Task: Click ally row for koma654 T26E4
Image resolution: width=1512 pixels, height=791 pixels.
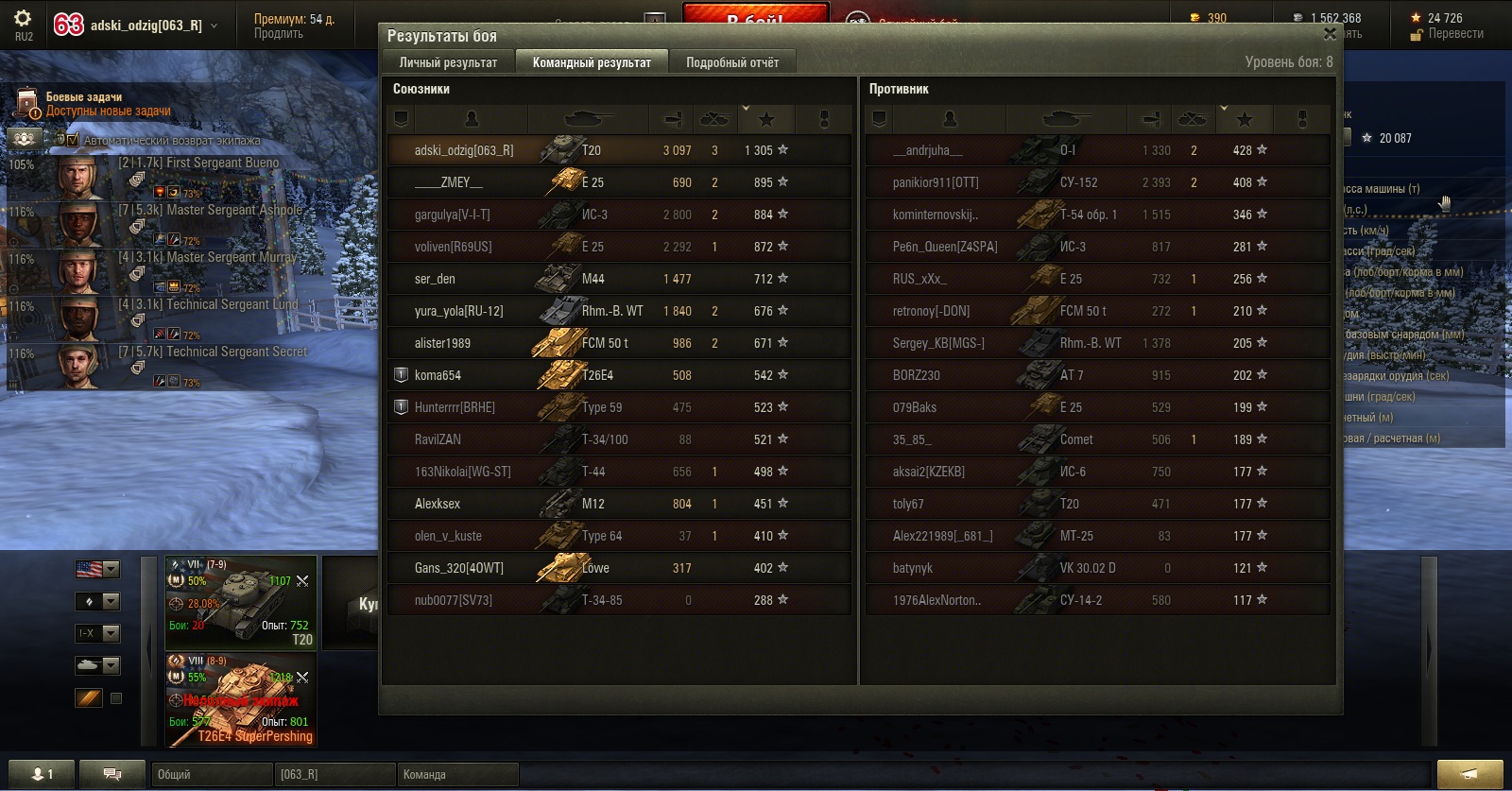Action: (619, 375)
